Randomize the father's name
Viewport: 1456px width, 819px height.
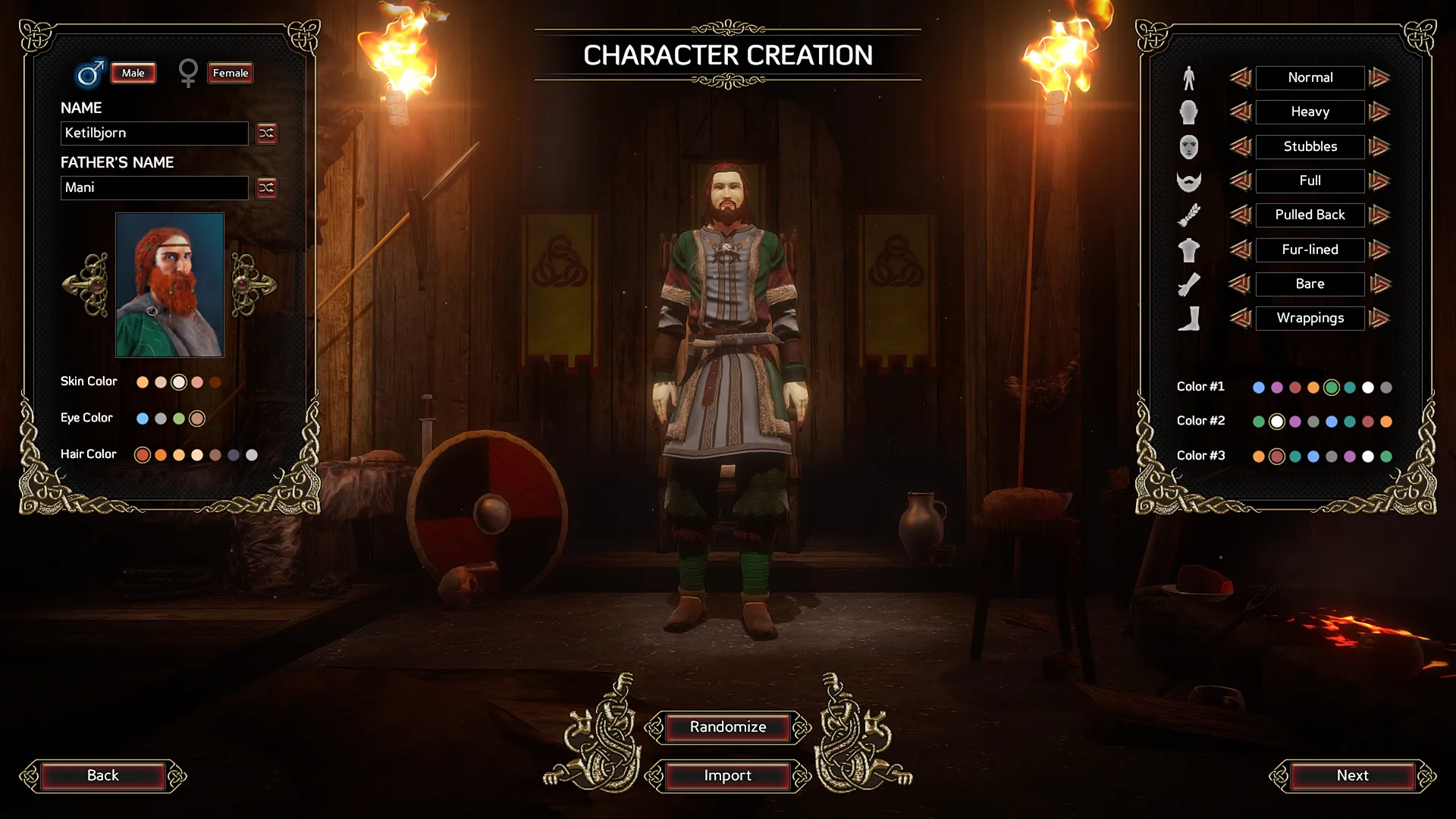click(x=266, y=188)
